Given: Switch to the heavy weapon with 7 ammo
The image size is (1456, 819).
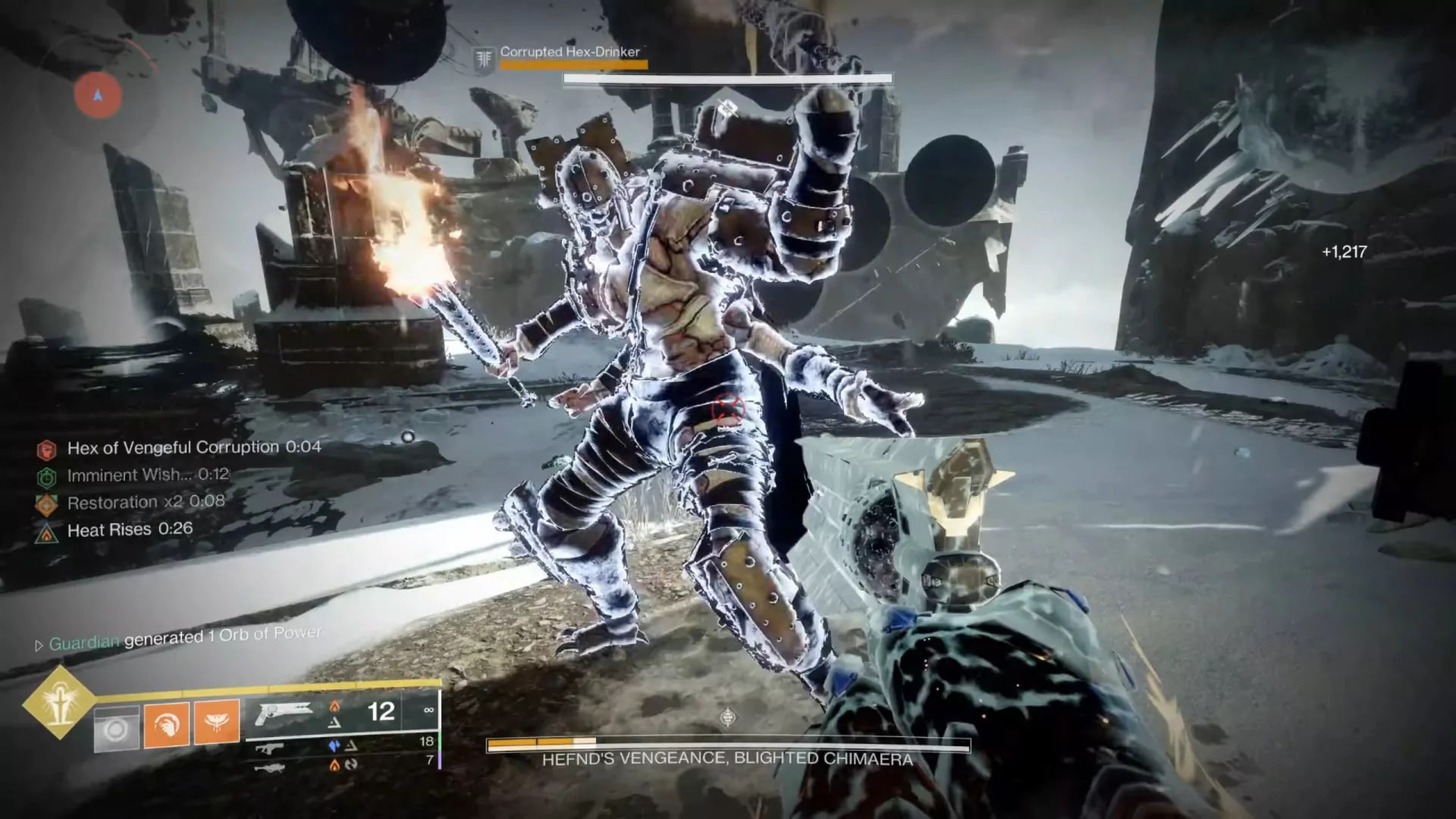Looking at the screenshot, I should tap(270, 767).
